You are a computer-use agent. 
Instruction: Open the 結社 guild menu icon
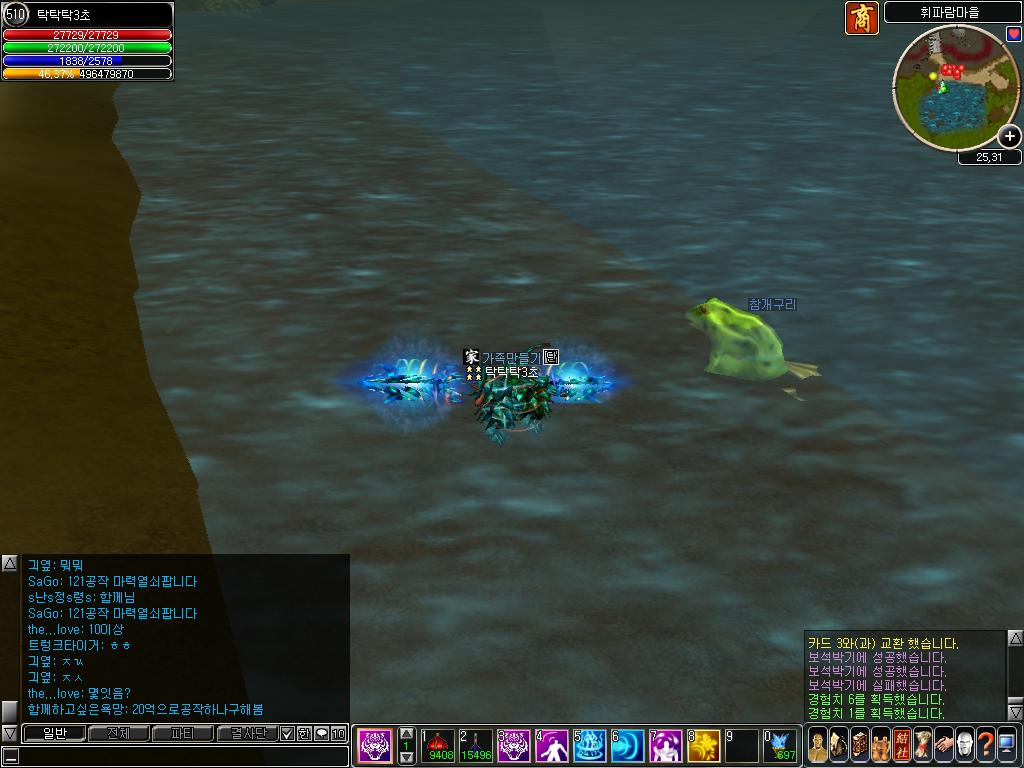[x=902, y=745]
